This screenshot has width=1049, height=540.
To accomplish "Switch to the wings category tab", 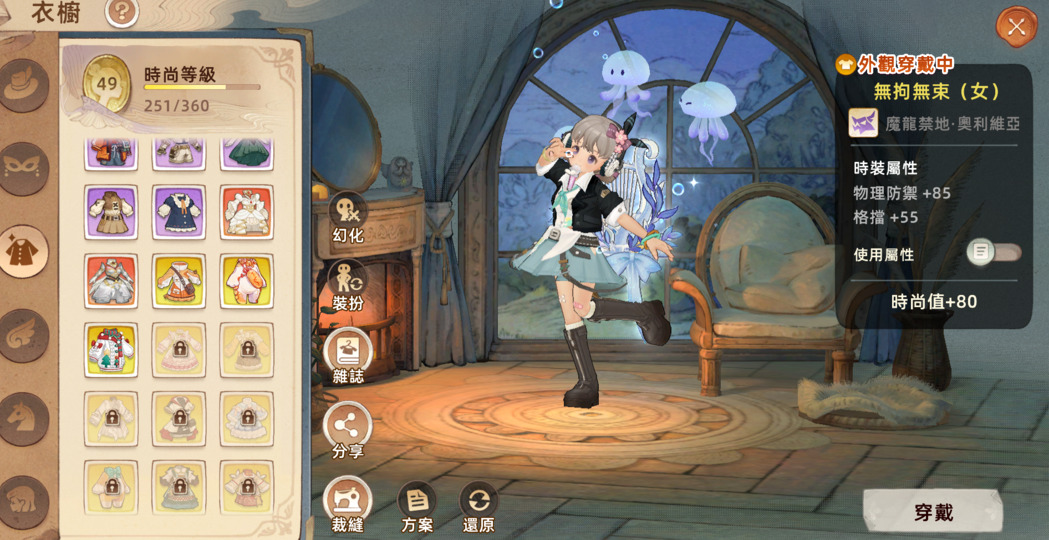I will [x=24, y=334].
